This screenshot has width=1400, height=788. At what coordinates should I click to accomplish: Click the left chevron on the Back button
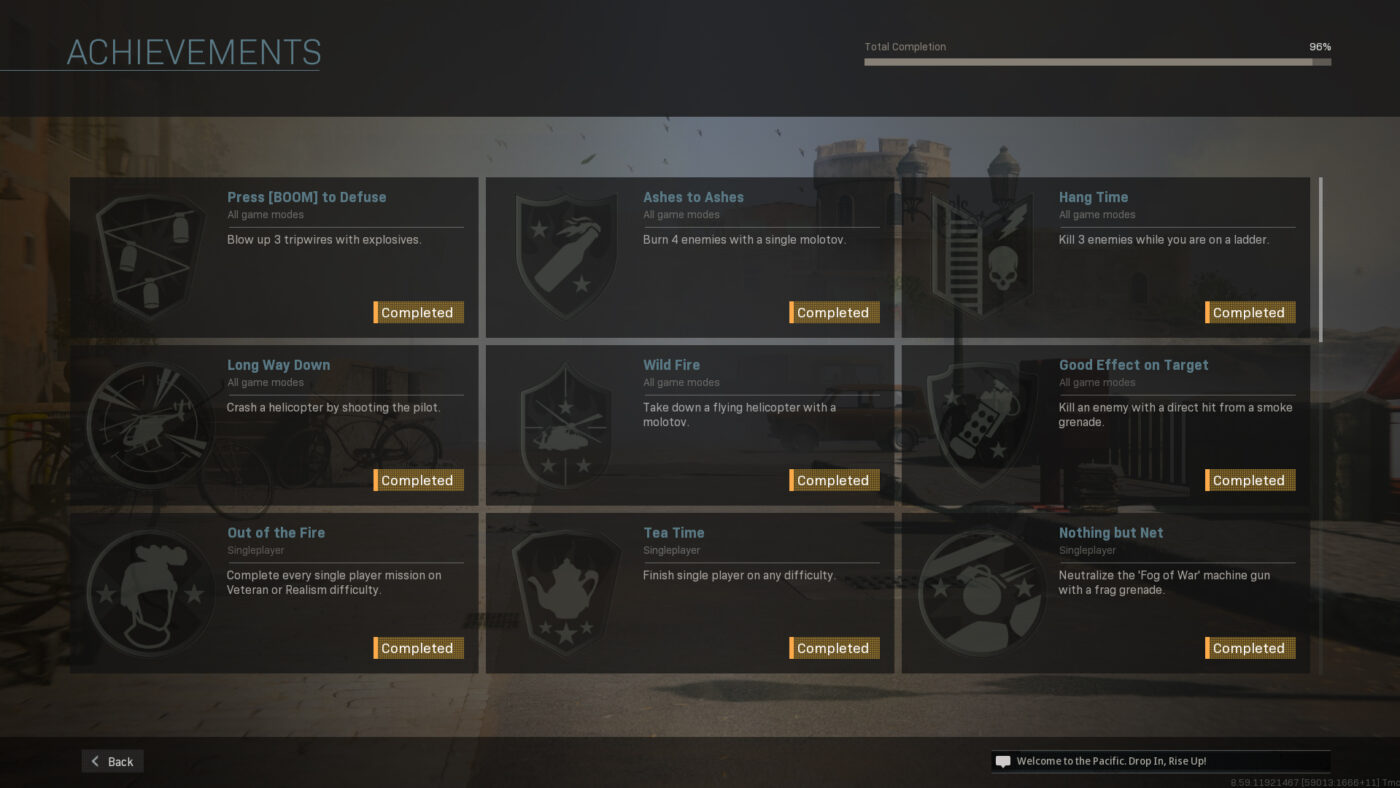click(94, 761)
